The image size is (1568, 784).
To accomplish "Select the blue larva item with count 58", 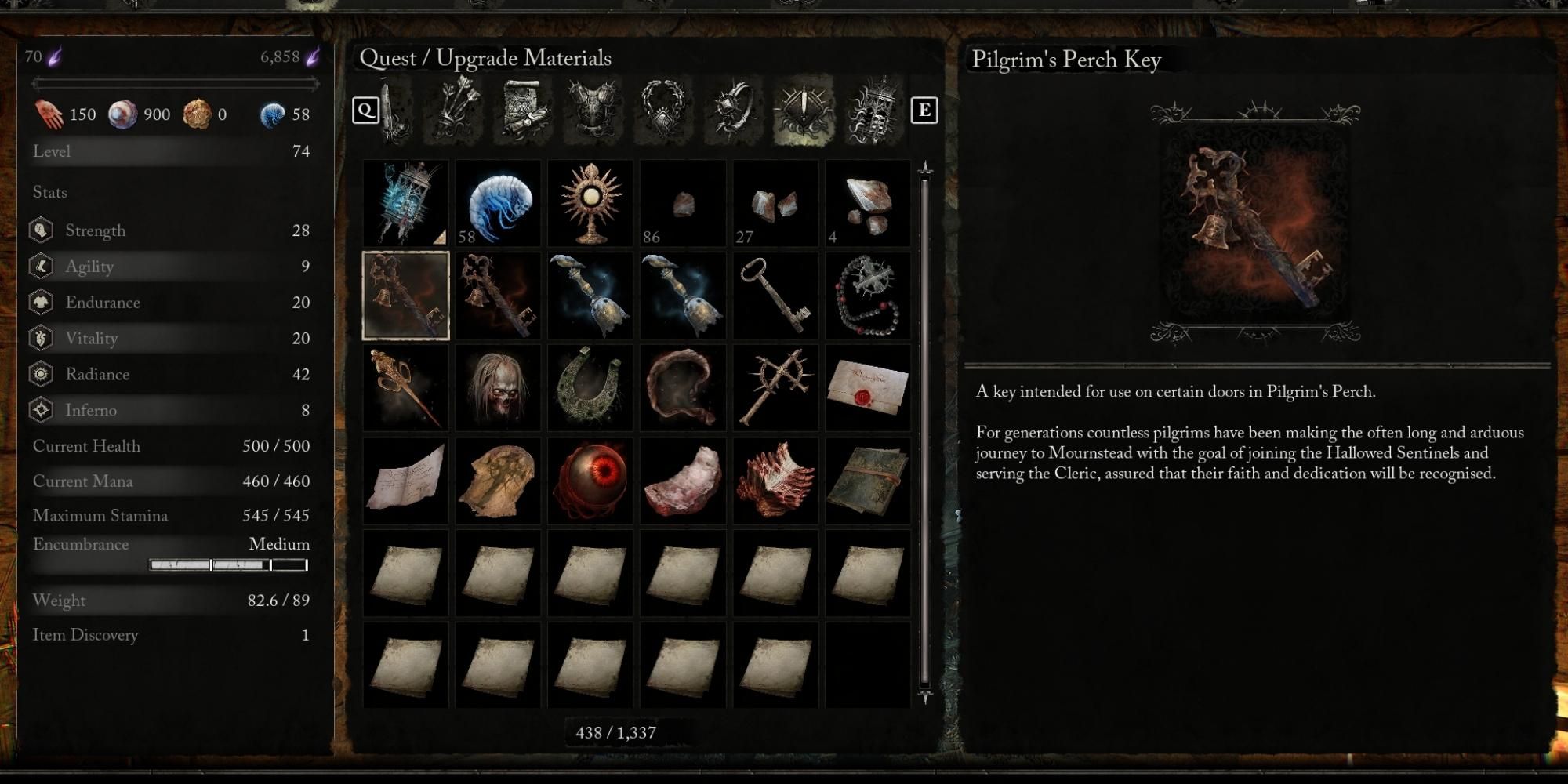I will pos(498,202).
